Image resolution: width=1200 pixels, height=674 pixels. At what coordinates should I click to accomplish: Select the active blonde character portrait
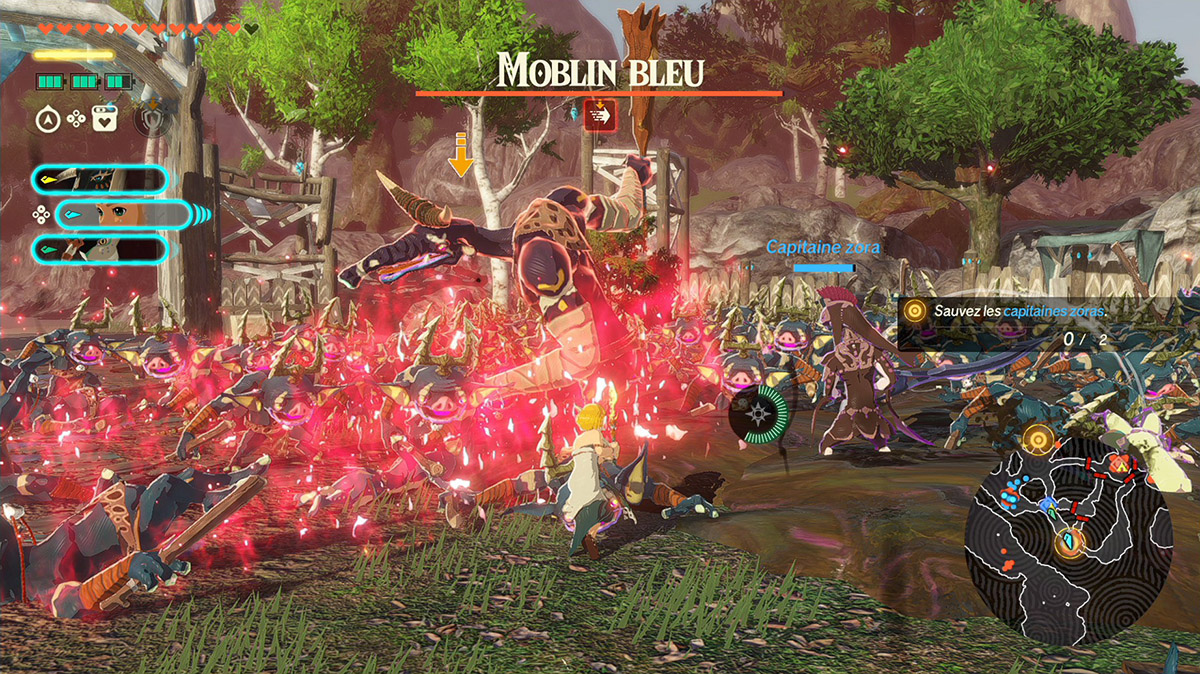coord(121,214)
